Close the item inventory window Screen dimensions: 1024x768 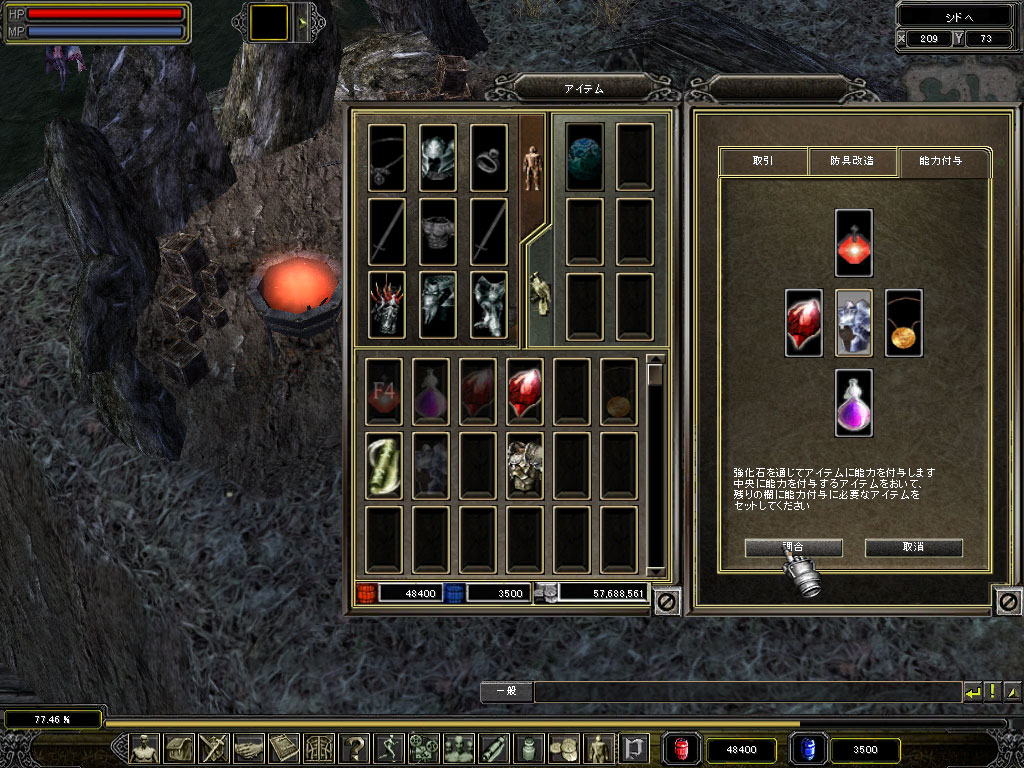667,602
